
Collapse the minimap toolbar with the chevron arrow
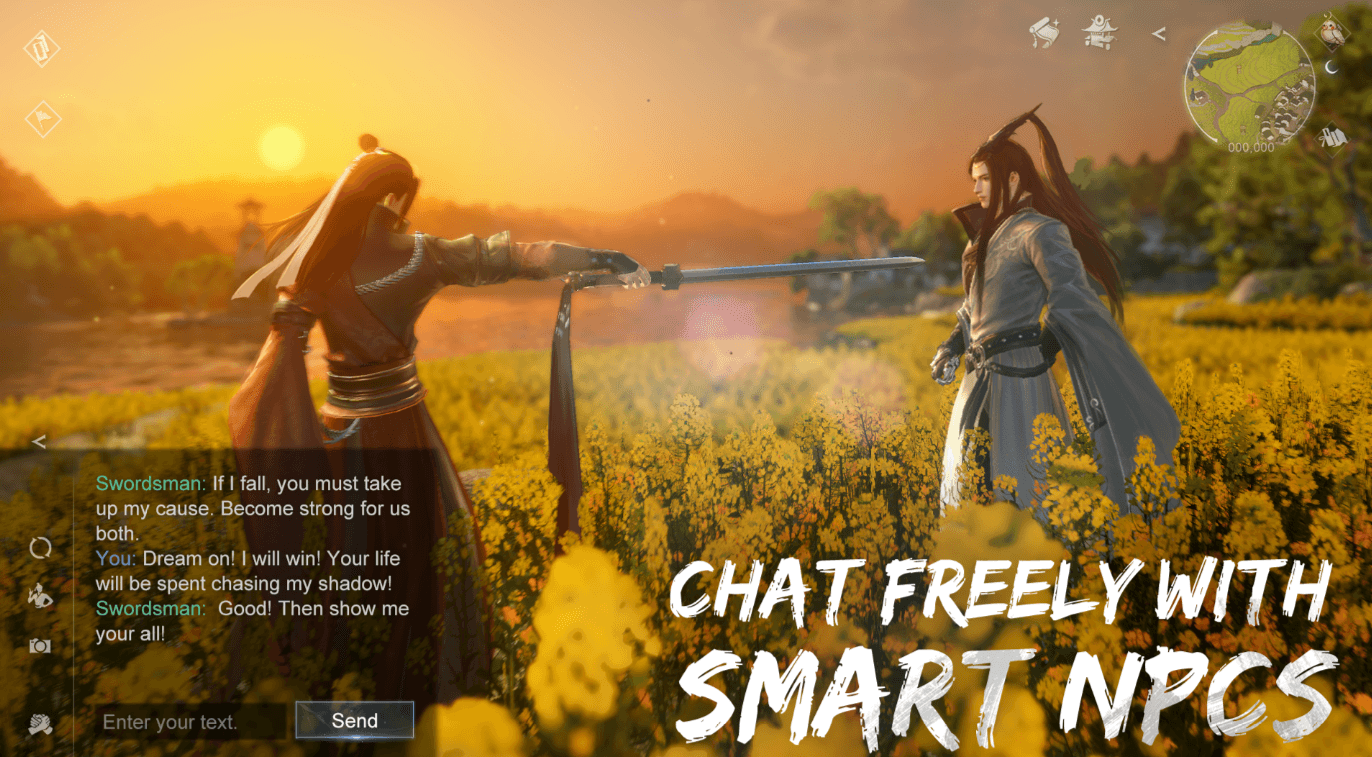1158,33
